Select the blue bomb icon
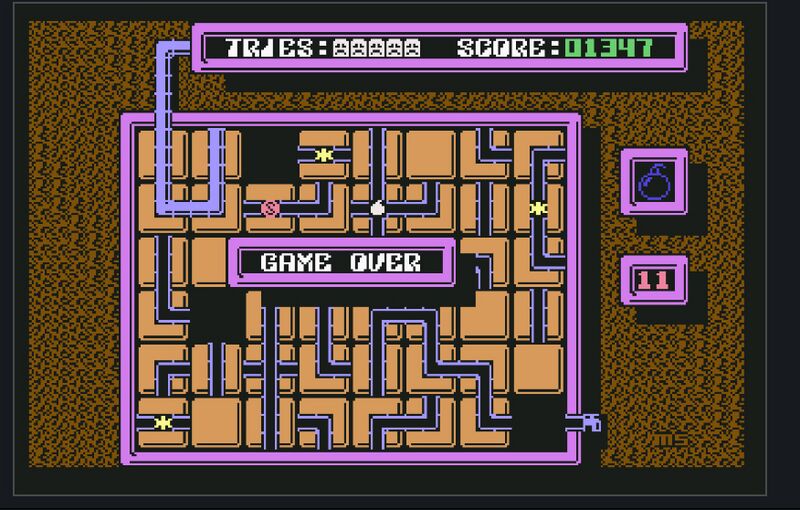The height and width of the screenshot is (510, 800). click(654, 182)
